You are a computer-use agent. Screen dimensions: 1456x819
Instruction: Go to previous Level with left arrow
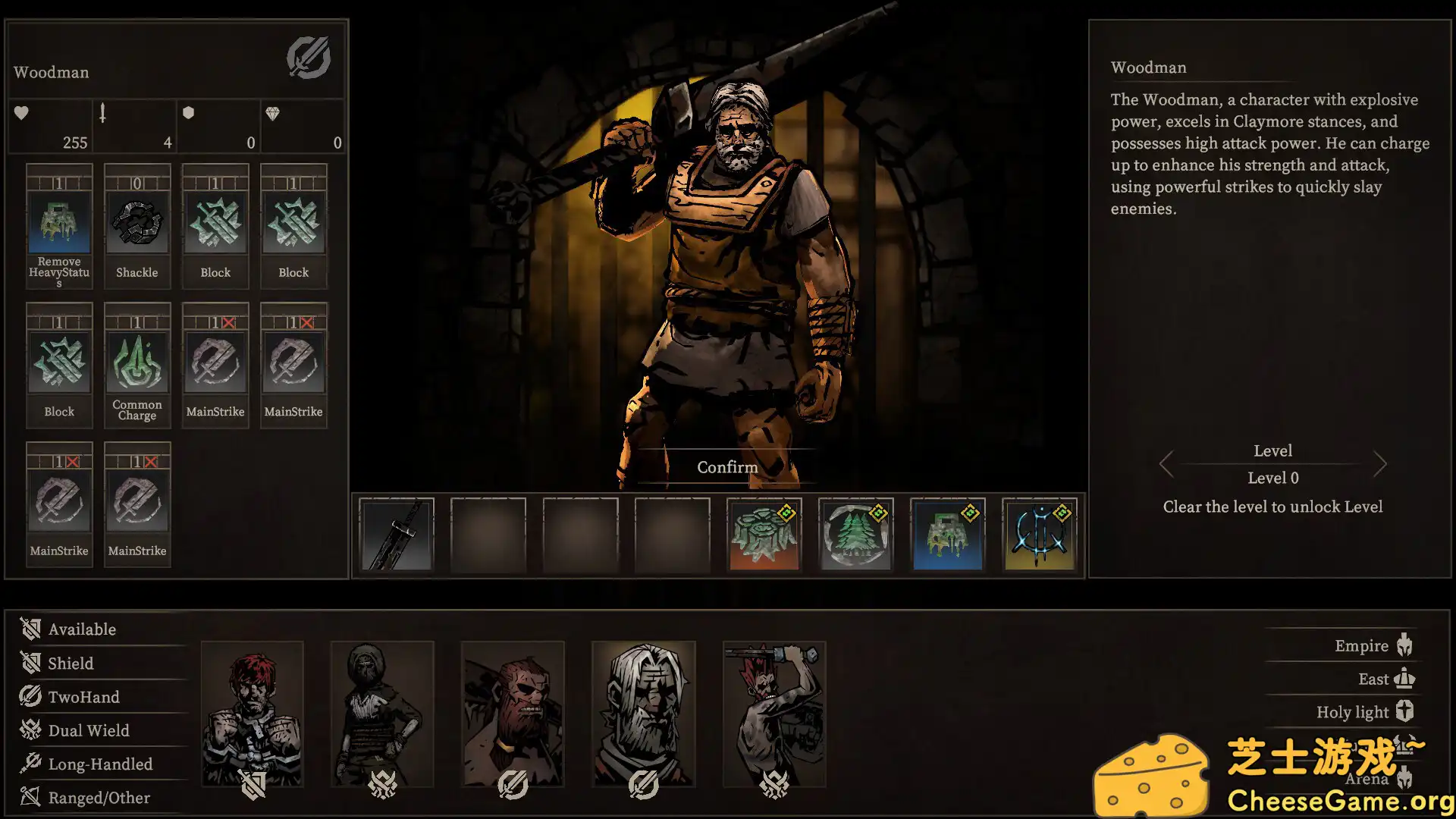pos(1166,464)
